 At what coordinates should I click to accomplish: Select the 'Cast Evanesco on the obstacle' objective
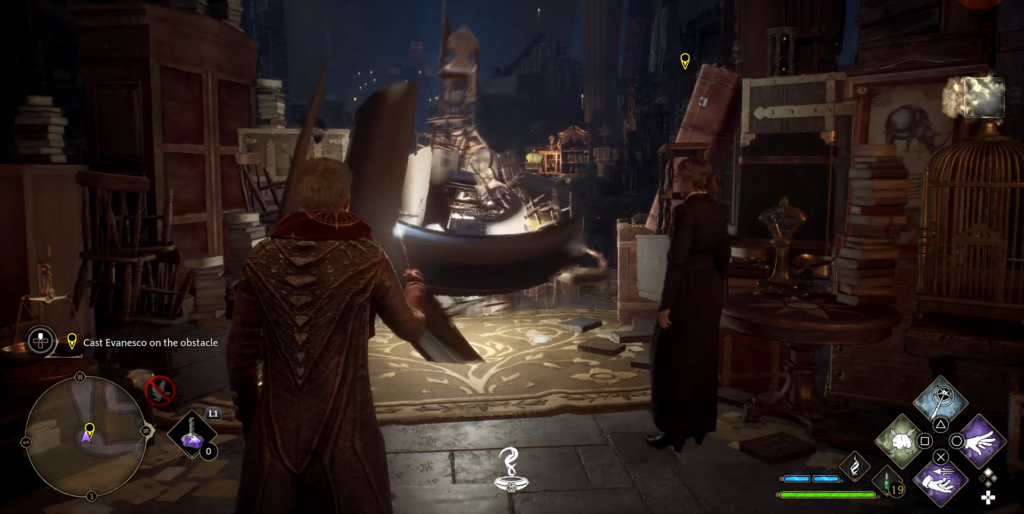150,342
